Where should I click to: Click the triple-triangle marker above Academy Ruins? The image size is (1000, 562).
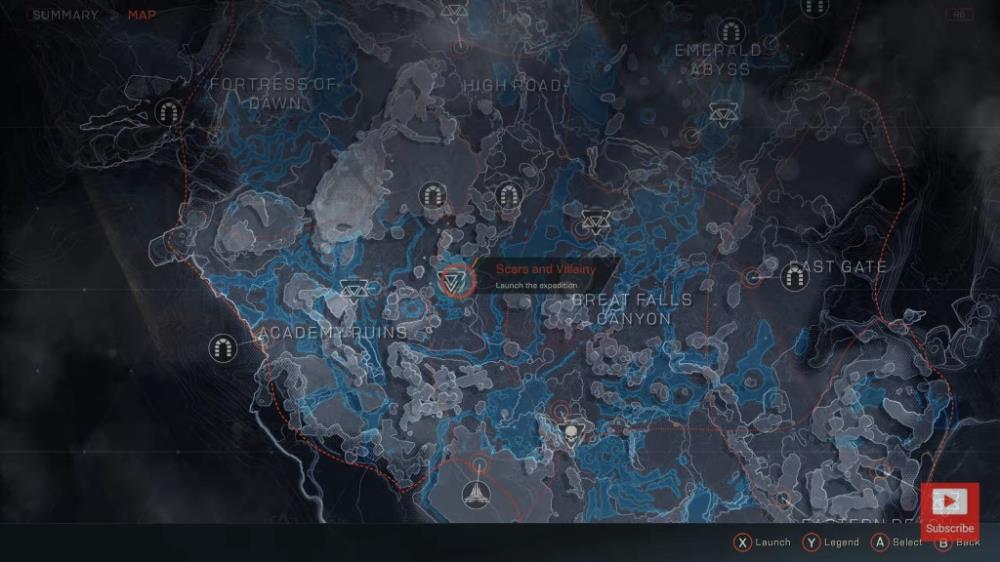[353, 291]
